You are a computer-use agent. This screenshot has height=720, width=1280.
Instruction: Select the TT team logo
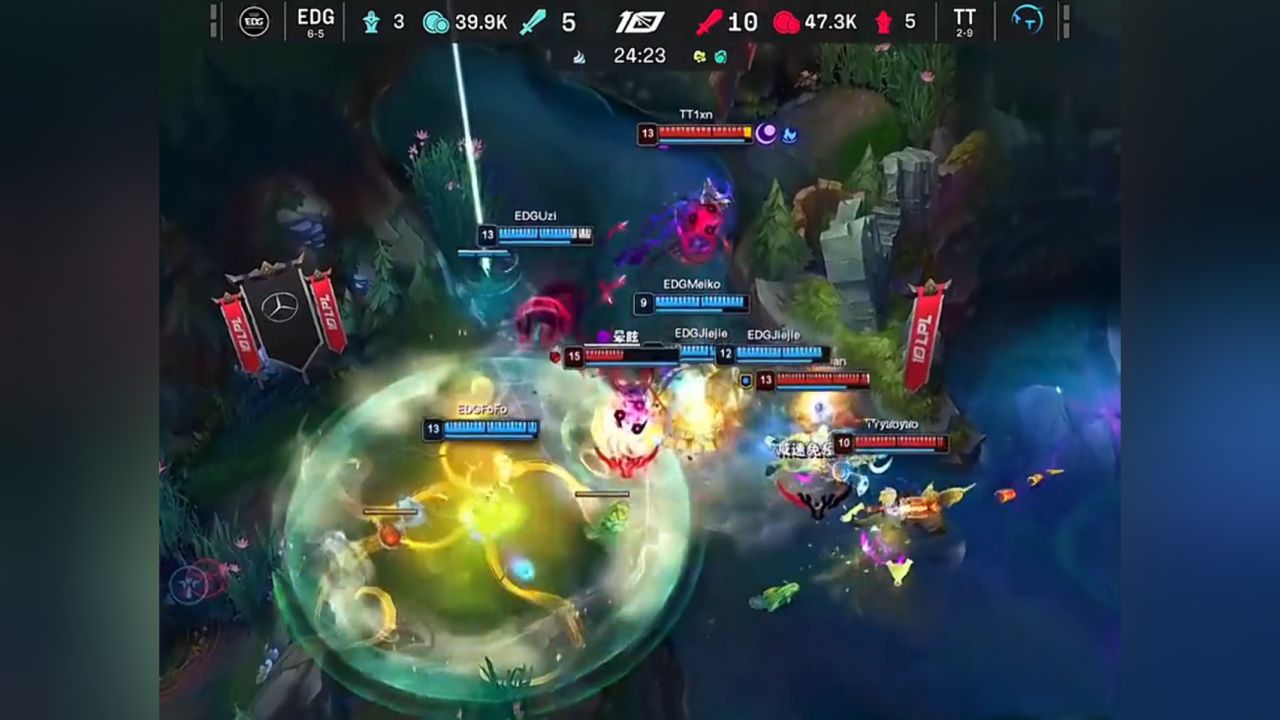[1027, 20]
